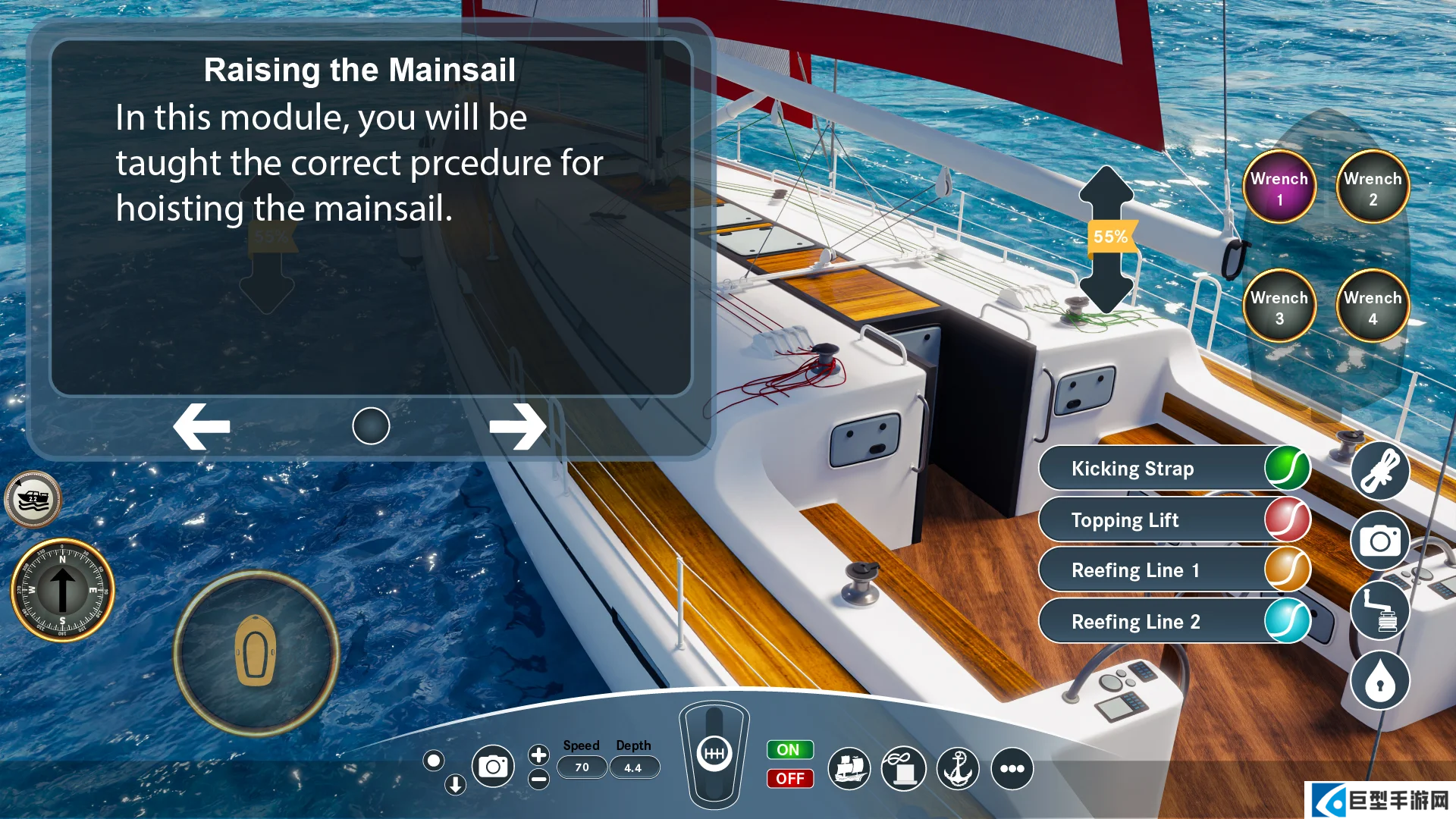The width and height of the screenshot is (1456, 819).
Task: Go to the next tutorial page arrow
Action: point(517,426)
